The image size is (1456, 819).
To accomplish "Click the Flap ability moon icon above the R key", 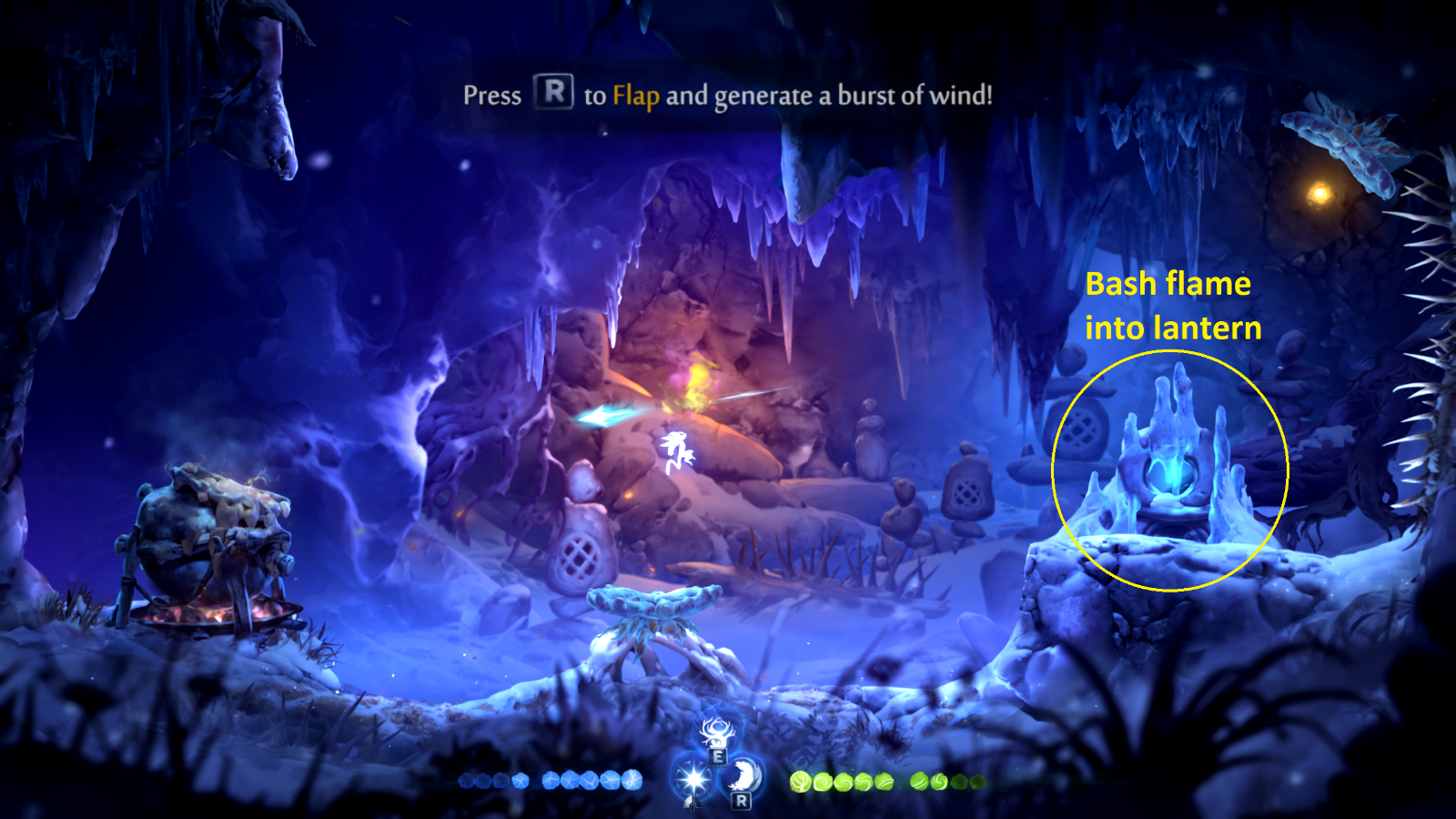I will (743, 776).
